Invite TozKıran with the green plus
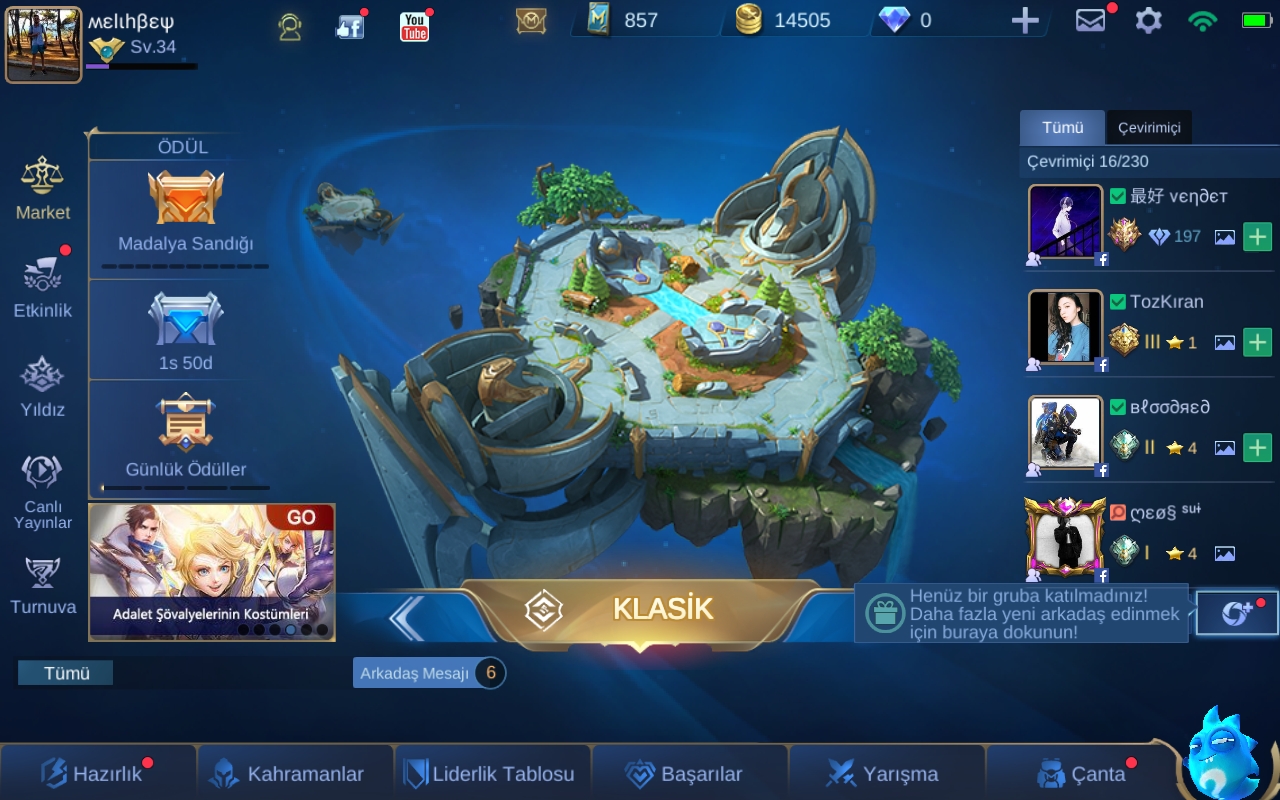Viewport: 1280px width, 800px height. [1257, 342]
